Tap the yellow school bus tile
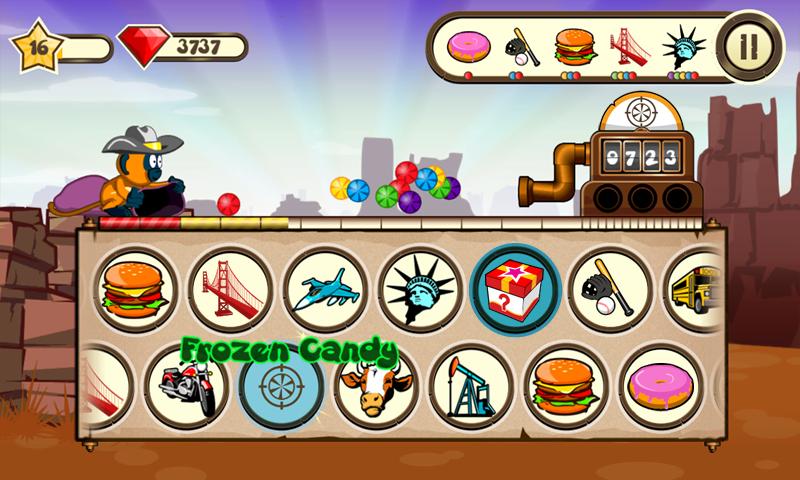Screen dimensions: 800x480 point(698,290)
